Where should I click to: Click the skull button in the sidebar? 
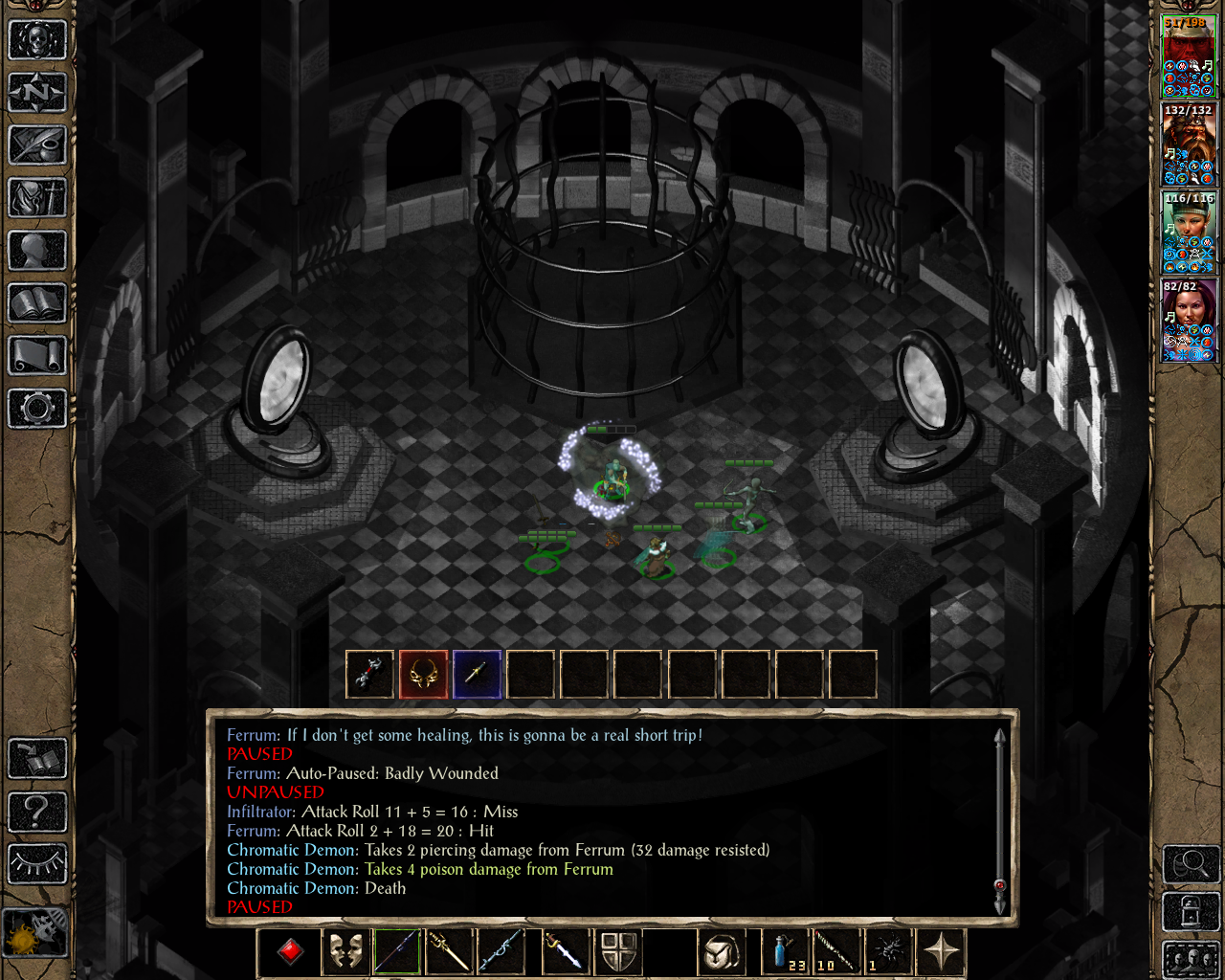point(37,40)
